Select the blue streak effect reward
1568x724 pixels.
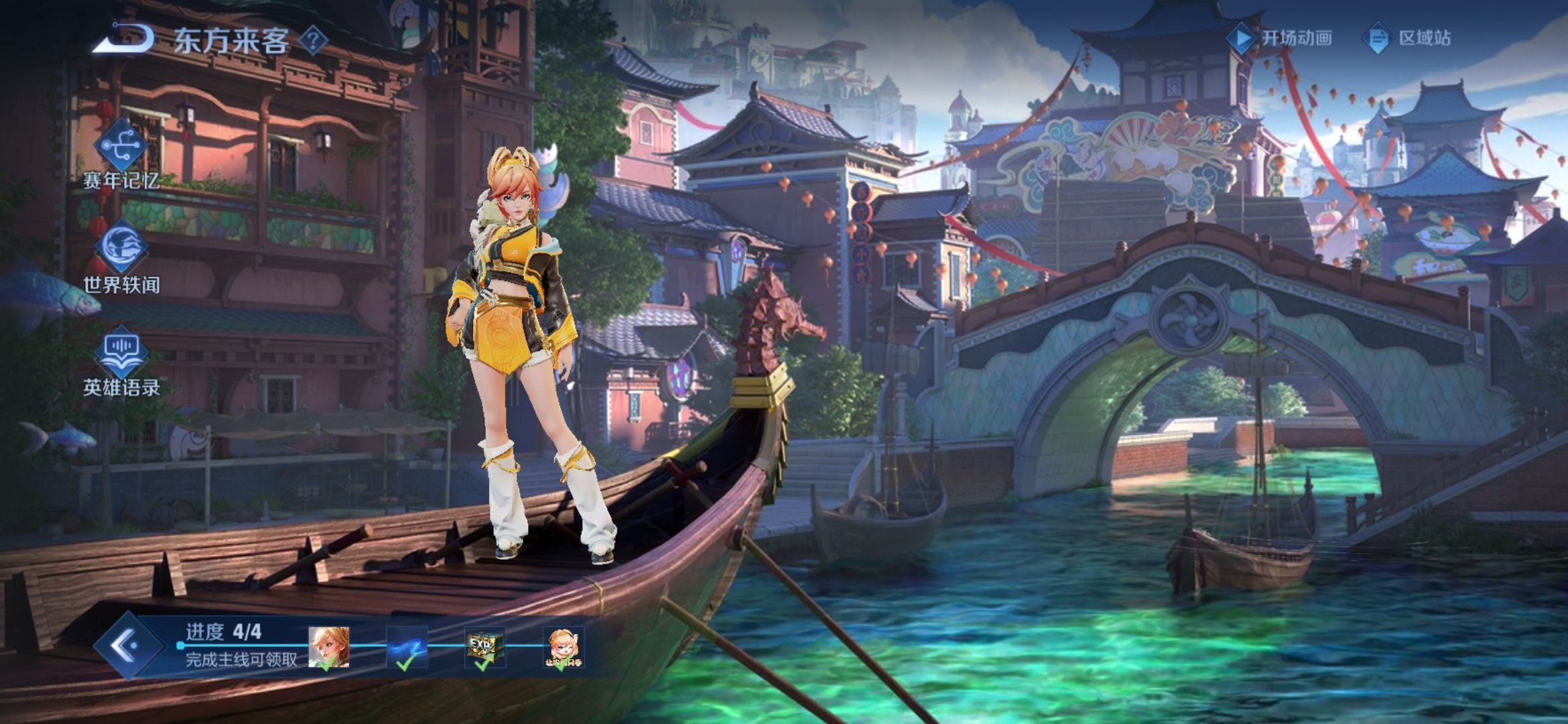(x=407, y=647)
